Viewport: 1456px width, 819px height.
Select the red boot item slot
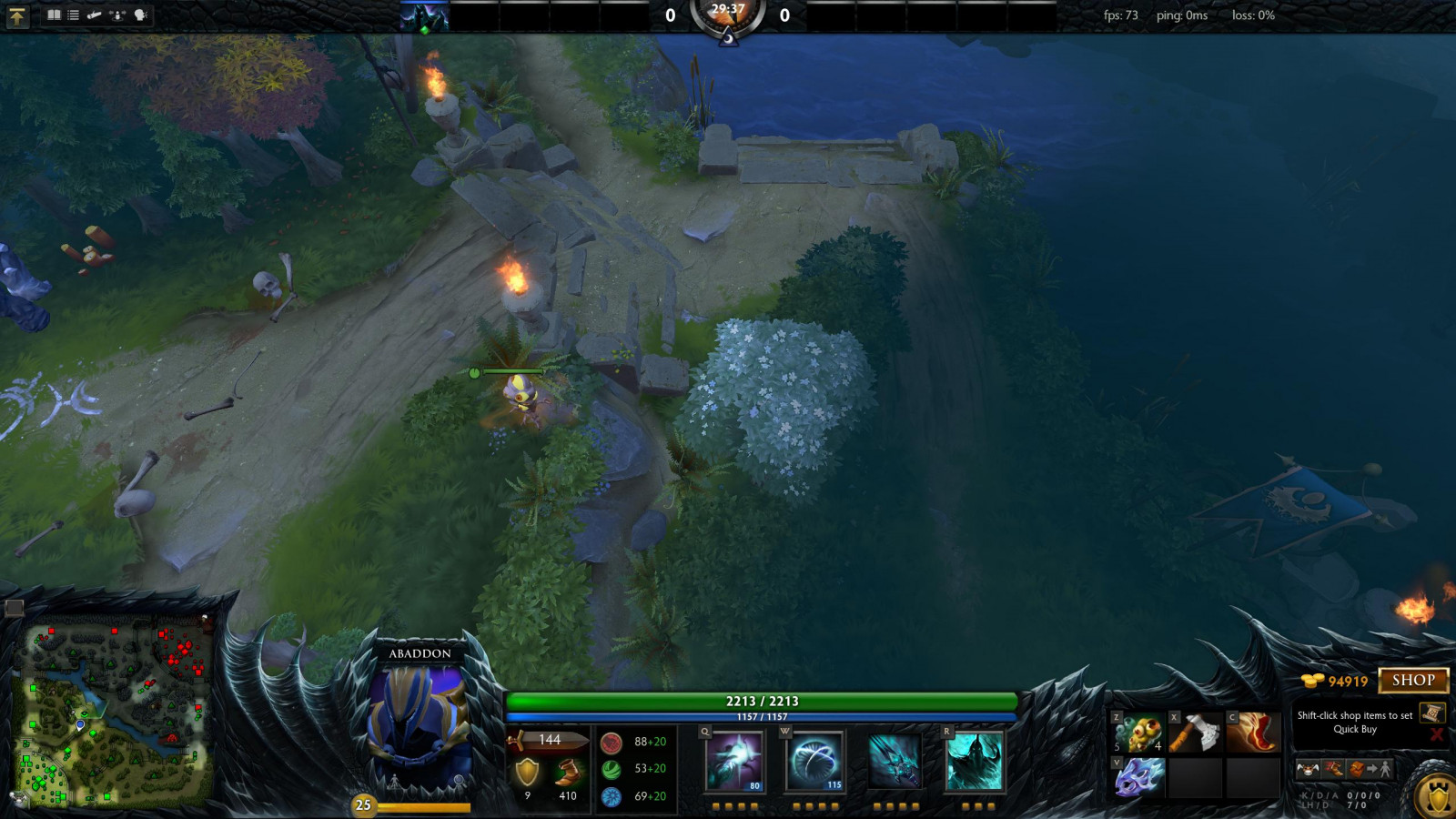point(1252,733)
